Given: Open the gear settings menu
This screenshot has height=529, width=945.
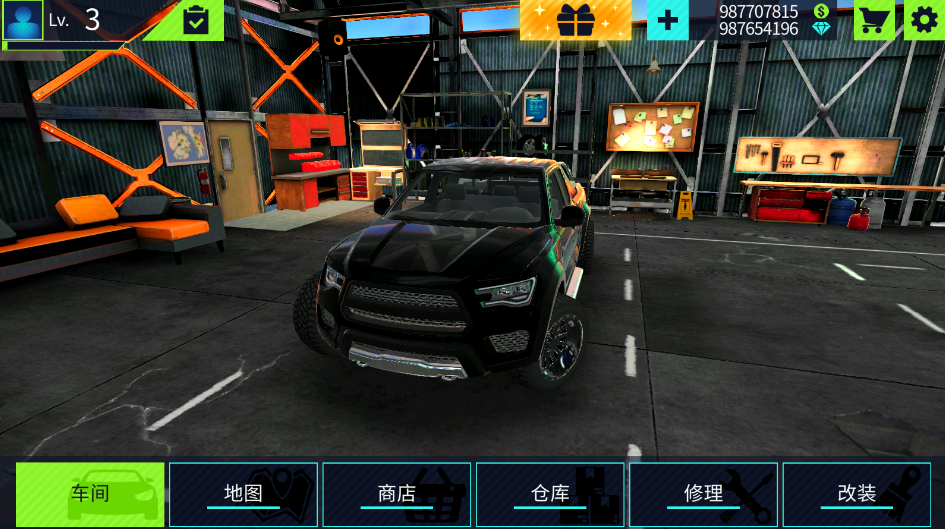Looking at the screenshot, I should (924, 20).
